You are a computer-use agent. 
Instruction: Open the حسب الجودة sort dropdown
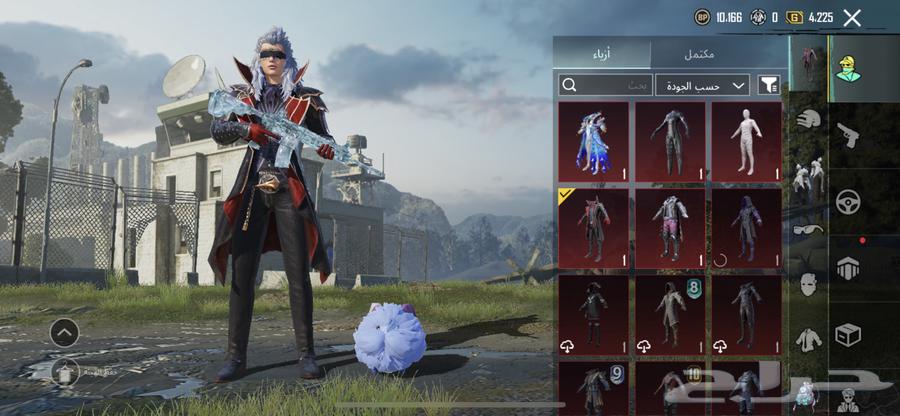702,85
